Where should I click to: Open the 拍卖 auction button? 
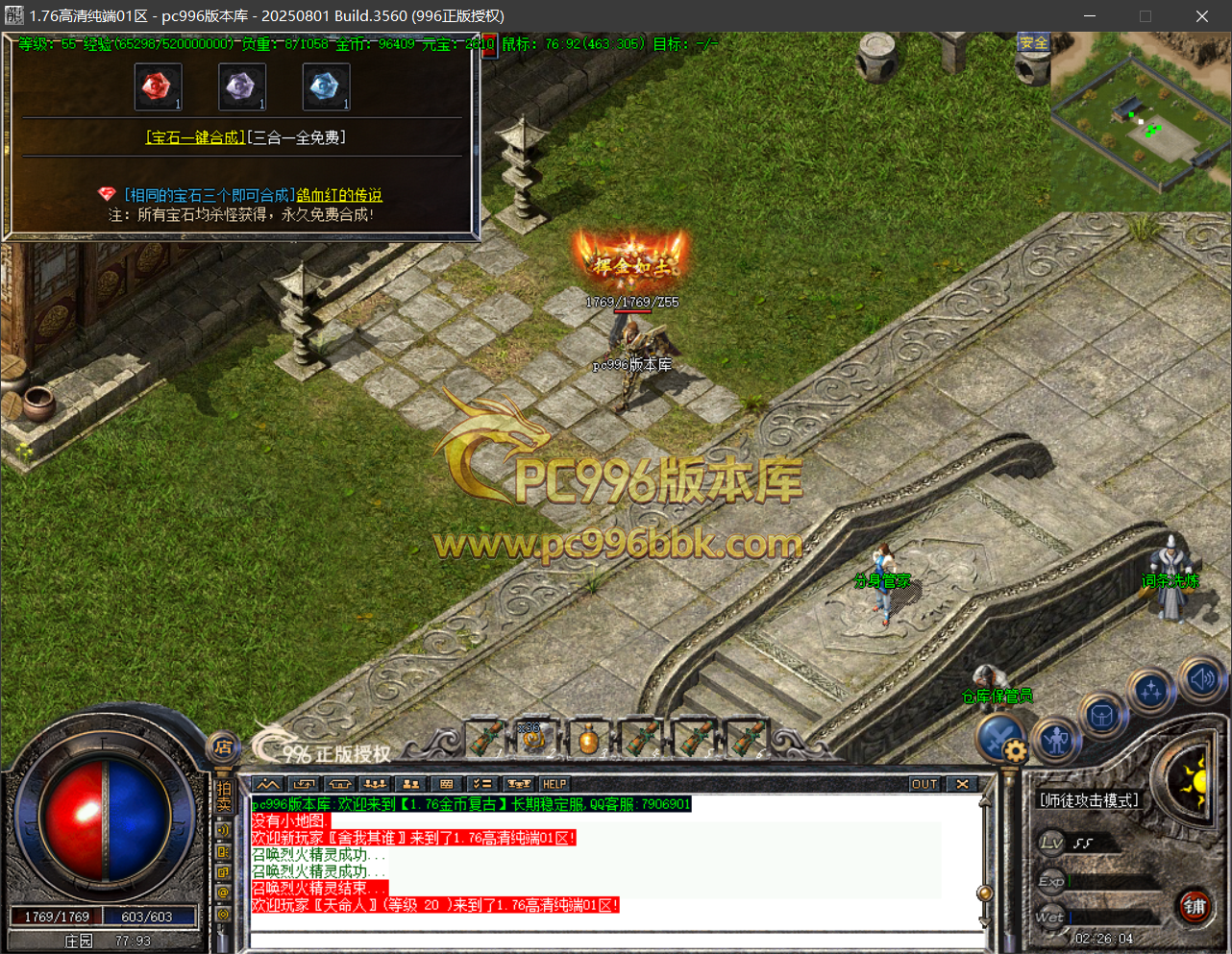click(x=224, y=797)
